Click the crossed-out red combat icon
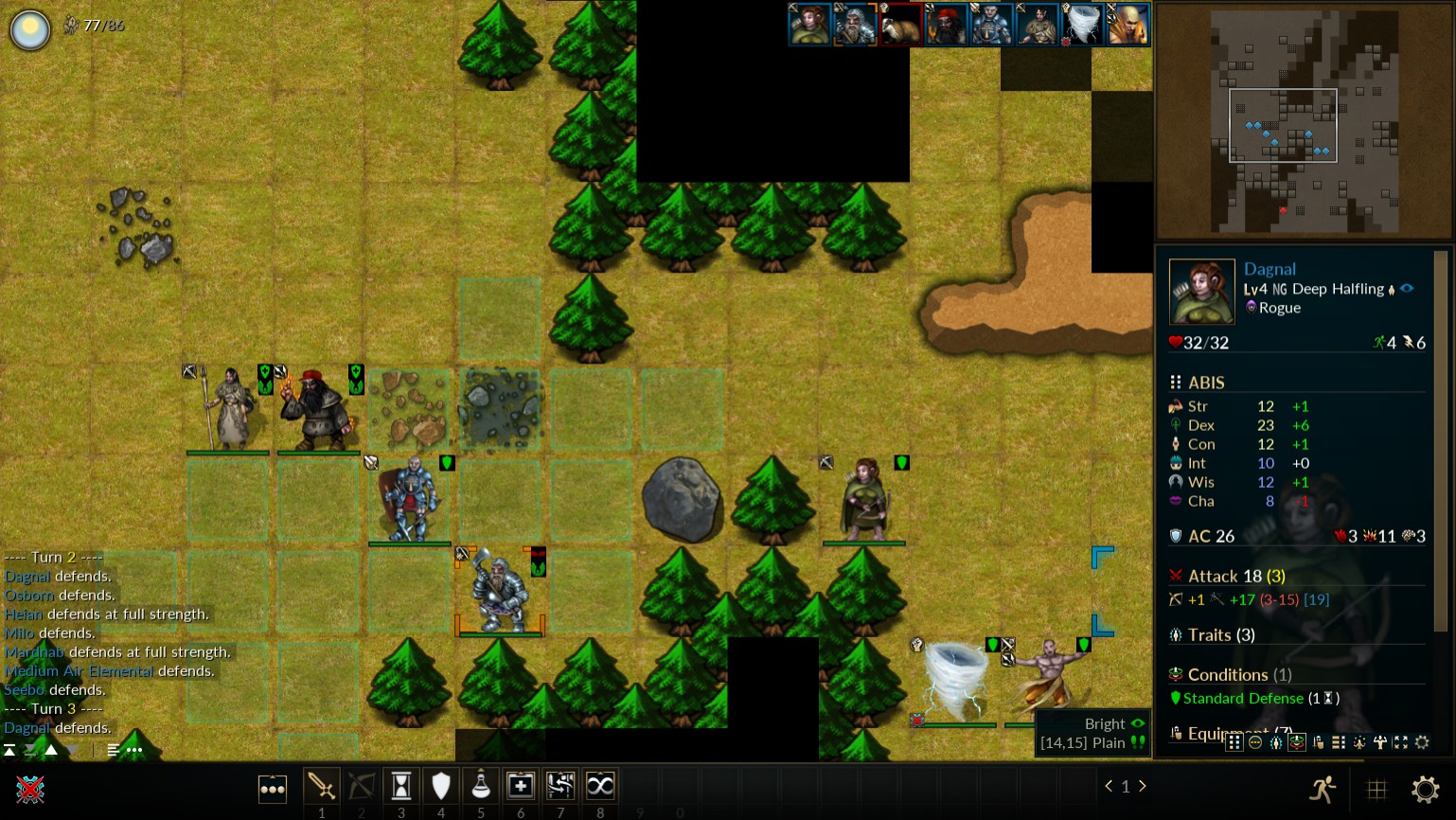This screenshot has width=1456, height=820. [30, 789]
